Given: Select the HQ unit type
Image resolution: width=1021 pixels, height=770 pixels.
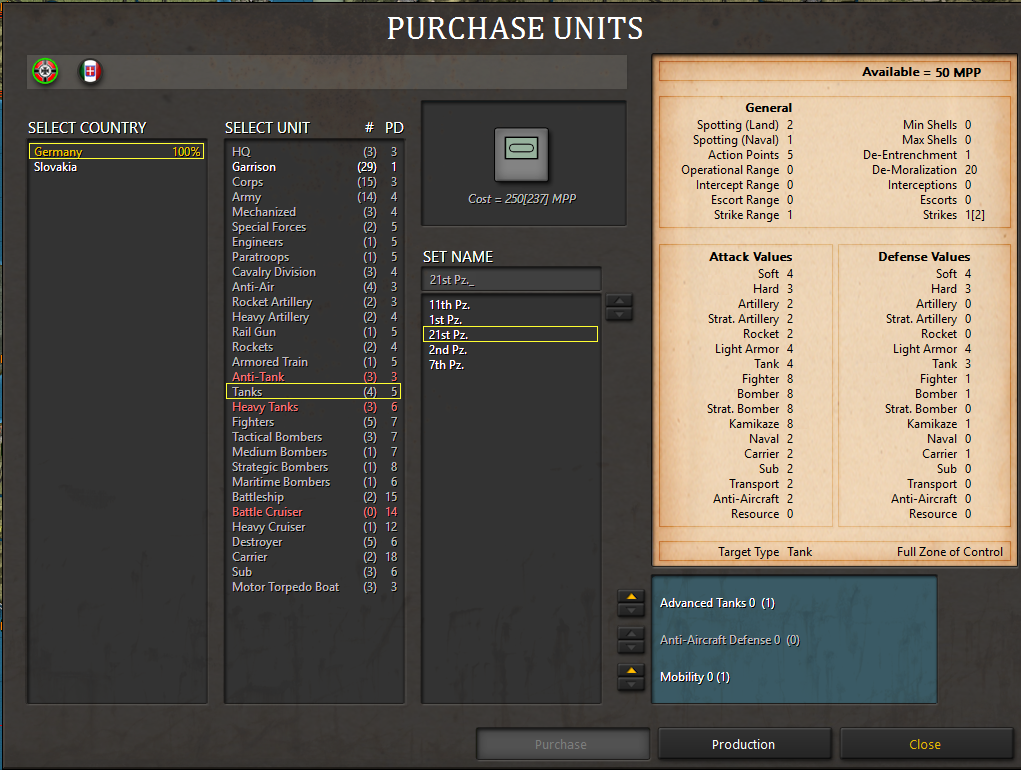Looking at the screenshot, I should click(x=241, y=152).
